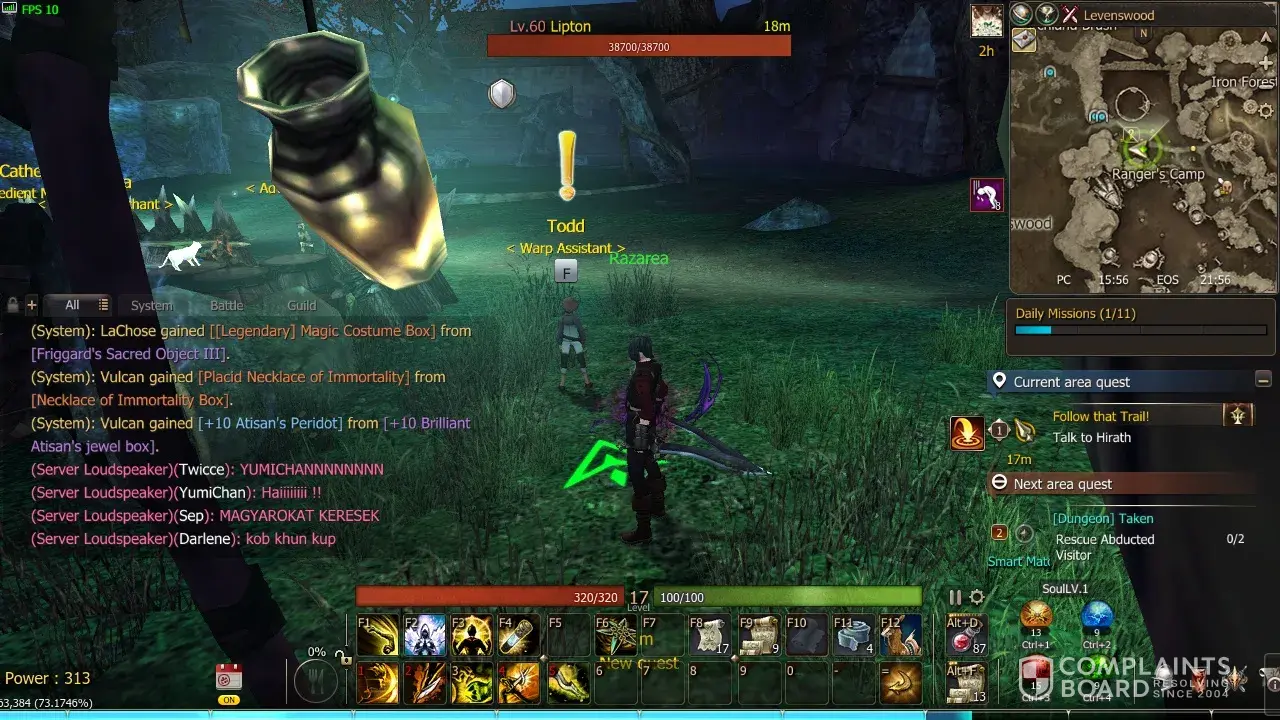Use the red potion in Alt+D slot
Image resolution: width=1280 pixels, height=720 pixels.
click(x=964, y=636)
